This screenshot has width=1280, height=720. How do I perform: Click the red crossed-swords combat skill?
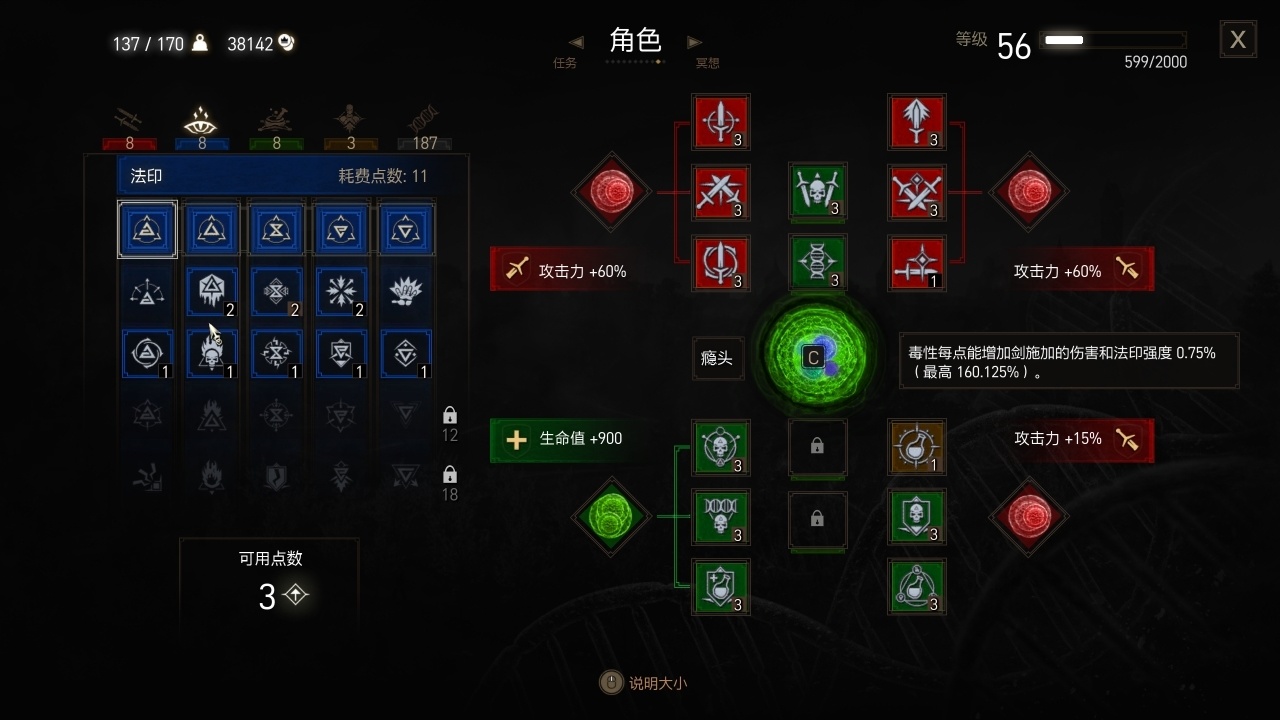[721, 192]
